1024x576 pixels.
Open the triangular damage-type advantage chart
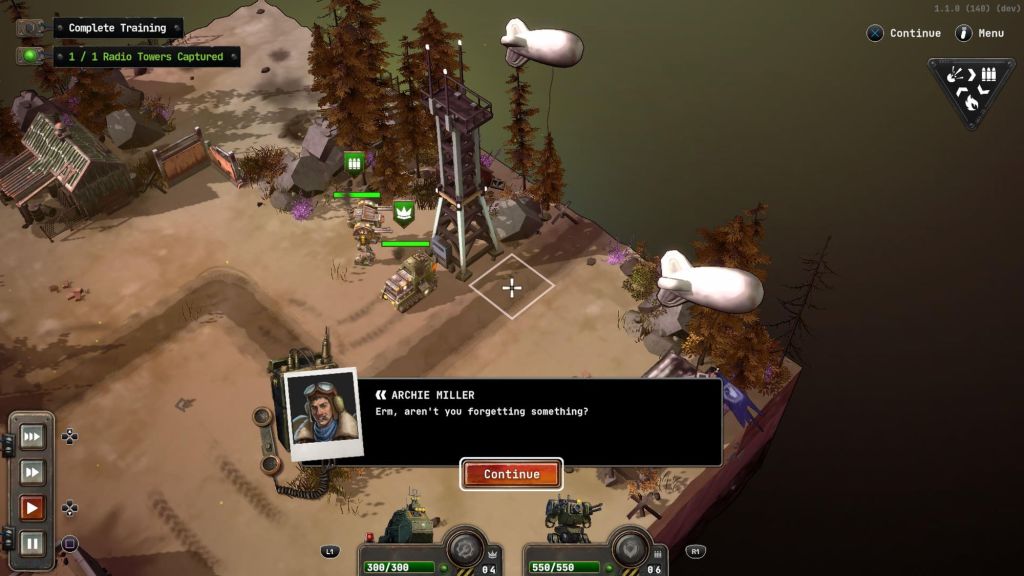pos(970,88)
